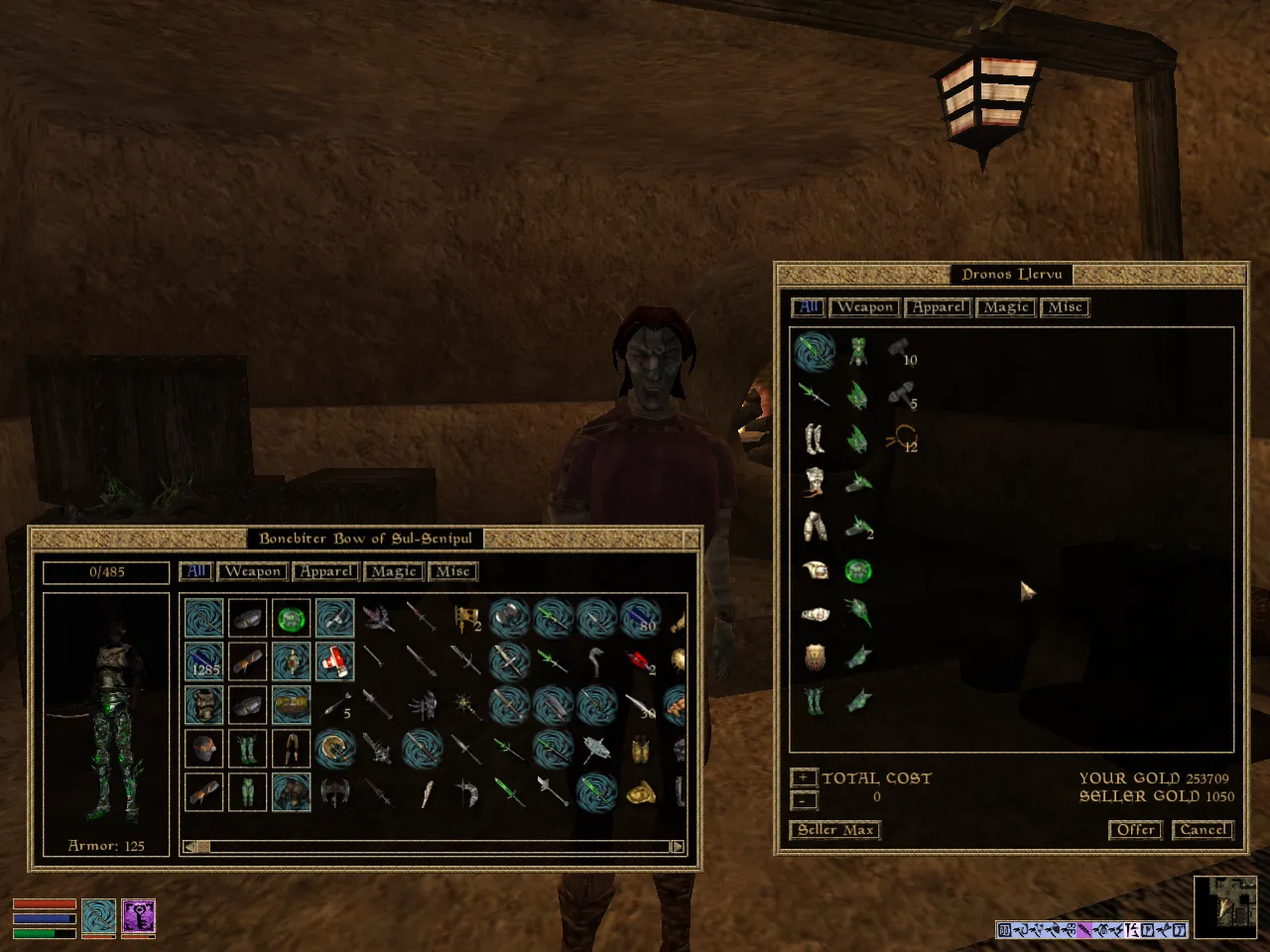The image size is (1270, 952).
Task: Choose the Misc tab in player inventory
Action: tap(452, 571)
